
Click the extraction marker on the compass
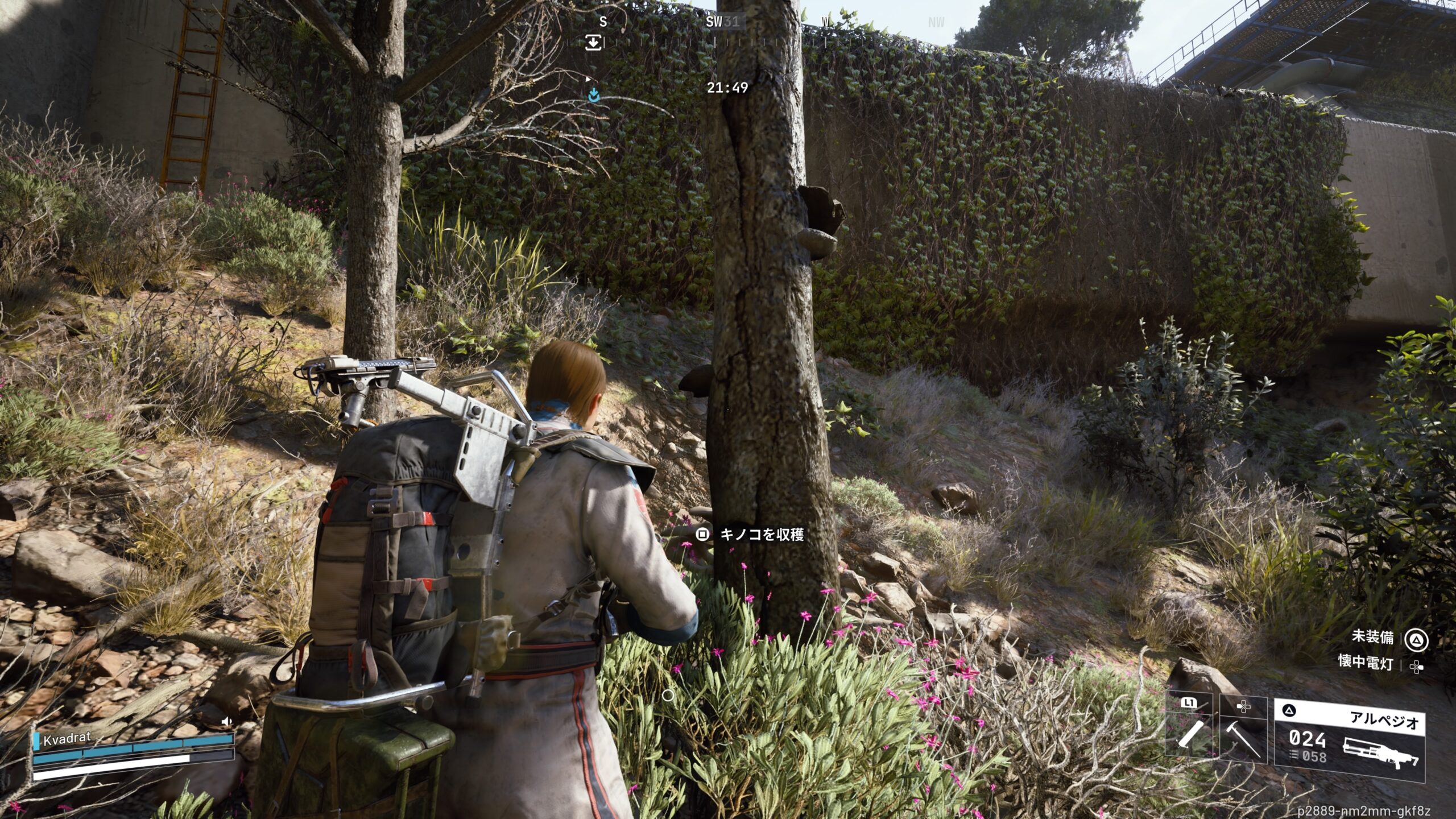tap(593, 42)
